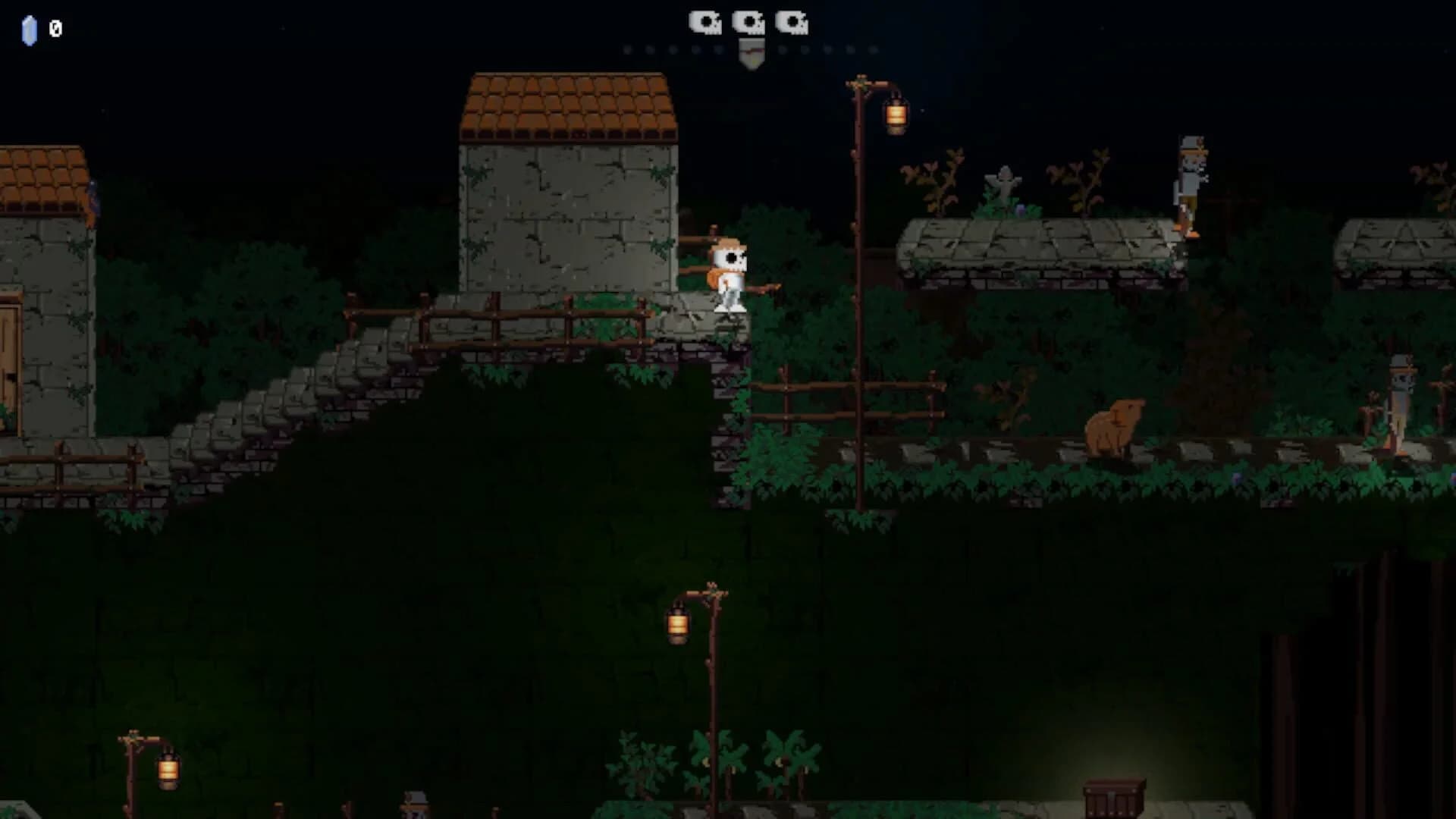Image resolution: width=1456 pixels, height=819 pixels.
Task: Select the leftmost skull health icon
Action: pyautogui.click(x=706, y=21)
